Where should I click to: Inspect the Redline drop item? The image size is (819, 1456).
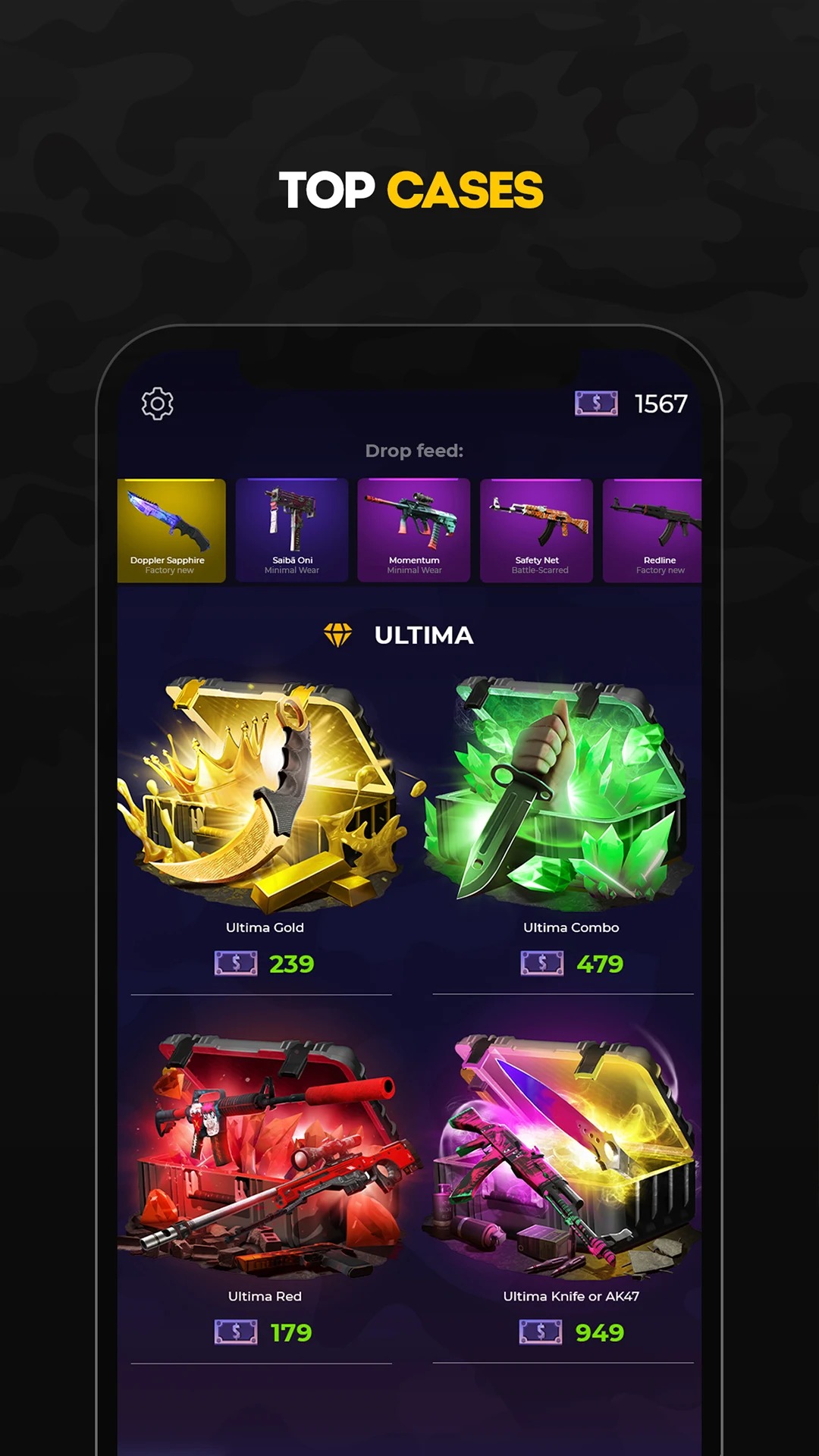pyautogui.click(x=653, y=530)
